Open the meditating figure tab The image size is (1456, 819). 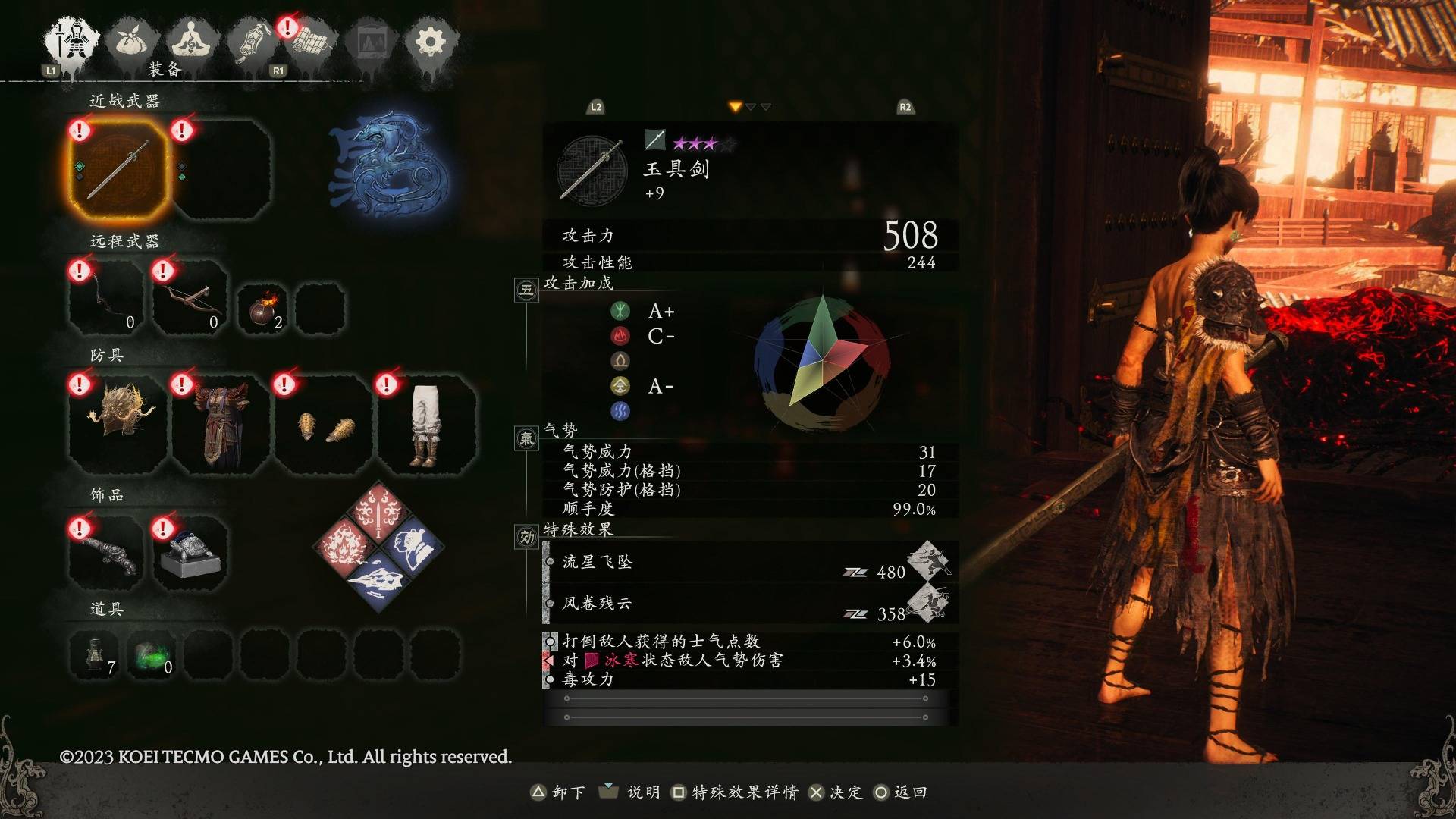(193, 42)
